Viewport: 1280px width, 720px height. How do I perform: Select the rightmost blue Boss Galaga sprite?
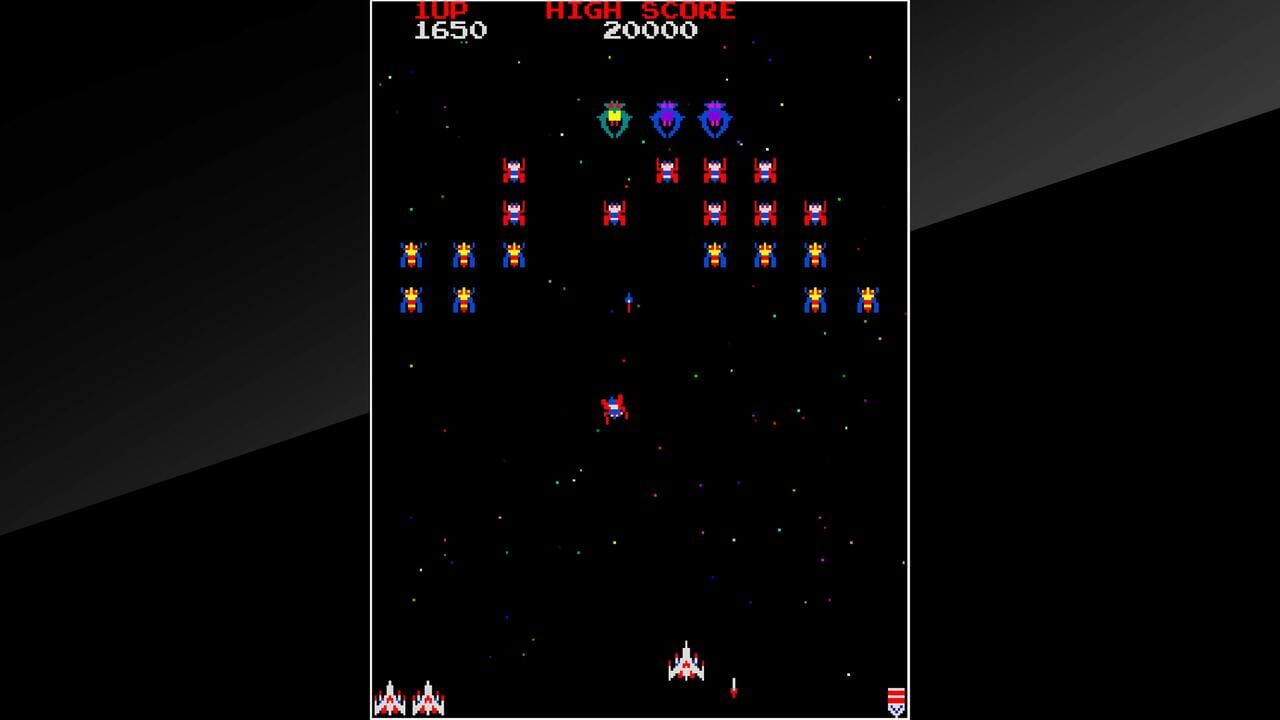pos(714,117)
